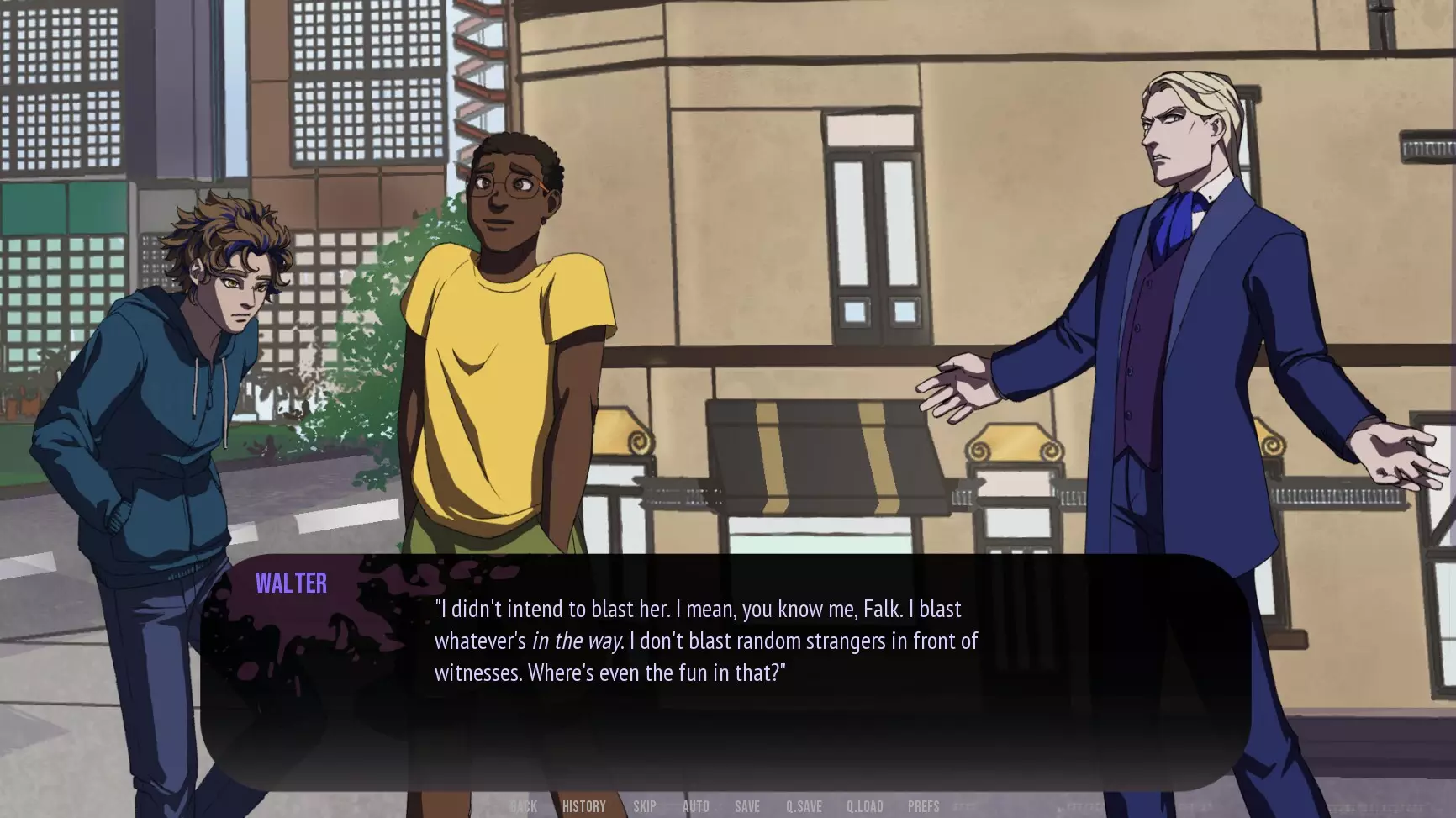Screen dimensions: 1456x818
Task: Click Q.Save to quick save
Action: point(804,806)
